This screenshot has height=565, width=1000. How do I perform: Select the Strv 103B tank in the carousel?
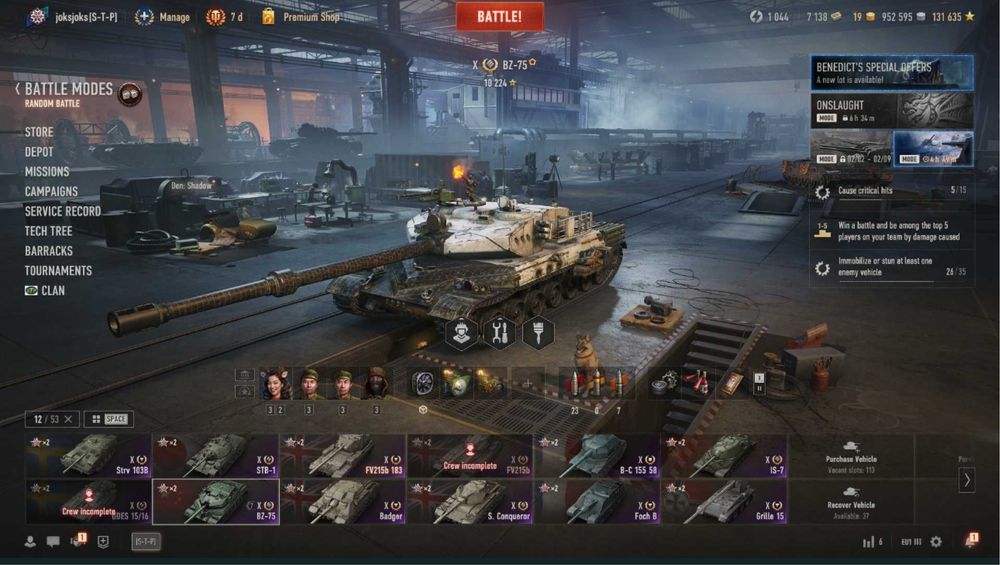(x=89, y=455)
